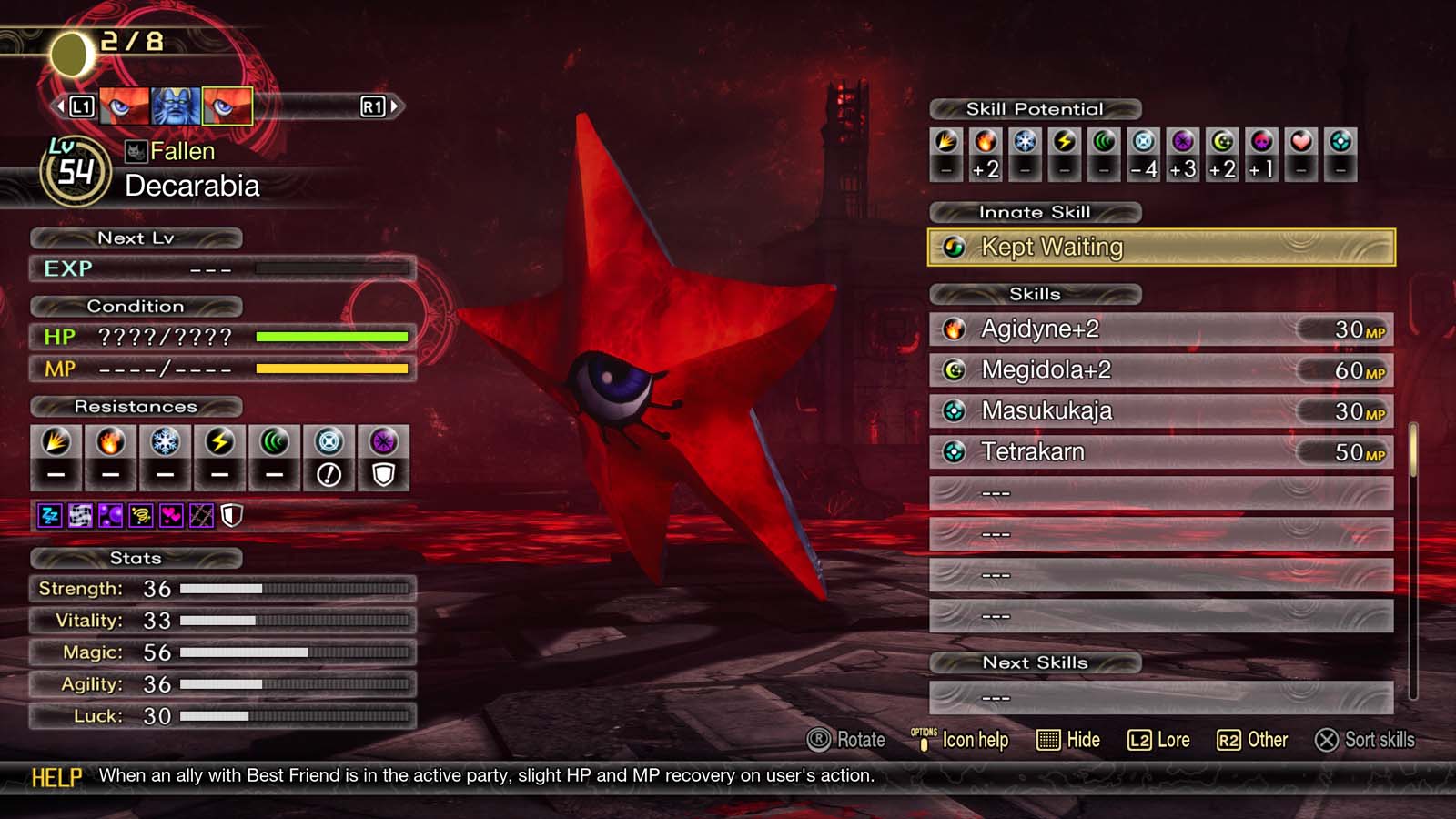The height and width of the screenshot is (819, 1456).
Task: Select the highlighted Decarabia eye portrait tab
Action: (228, 106)
